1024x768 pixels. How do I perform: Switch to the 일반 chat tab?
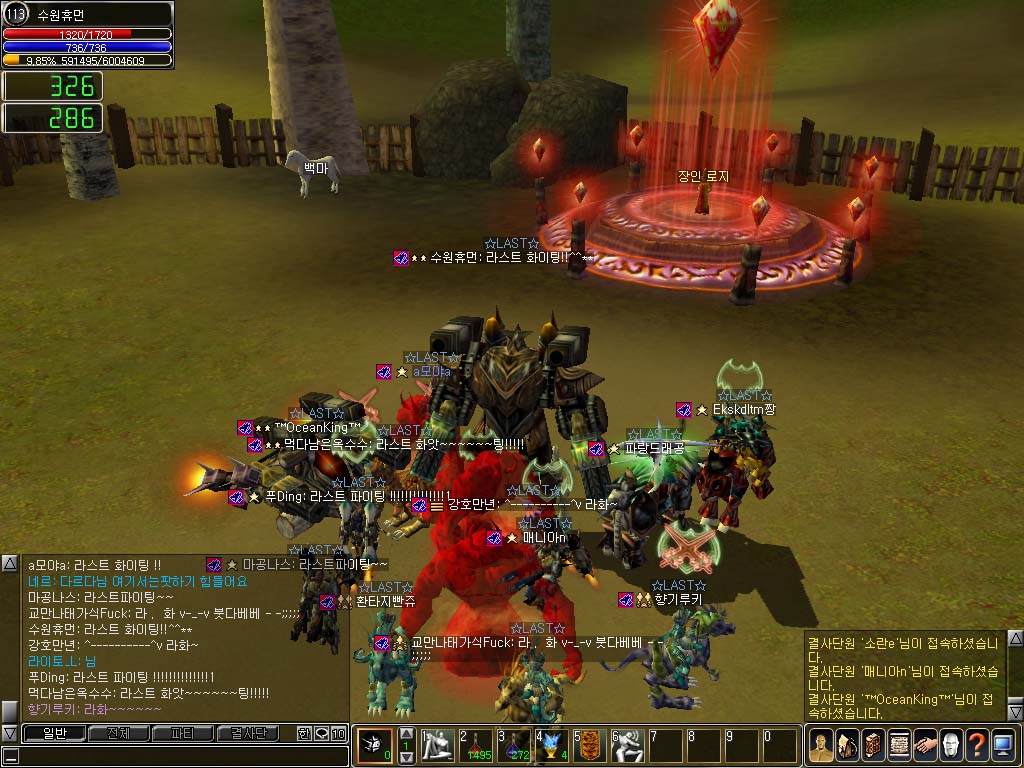(53, 734)
